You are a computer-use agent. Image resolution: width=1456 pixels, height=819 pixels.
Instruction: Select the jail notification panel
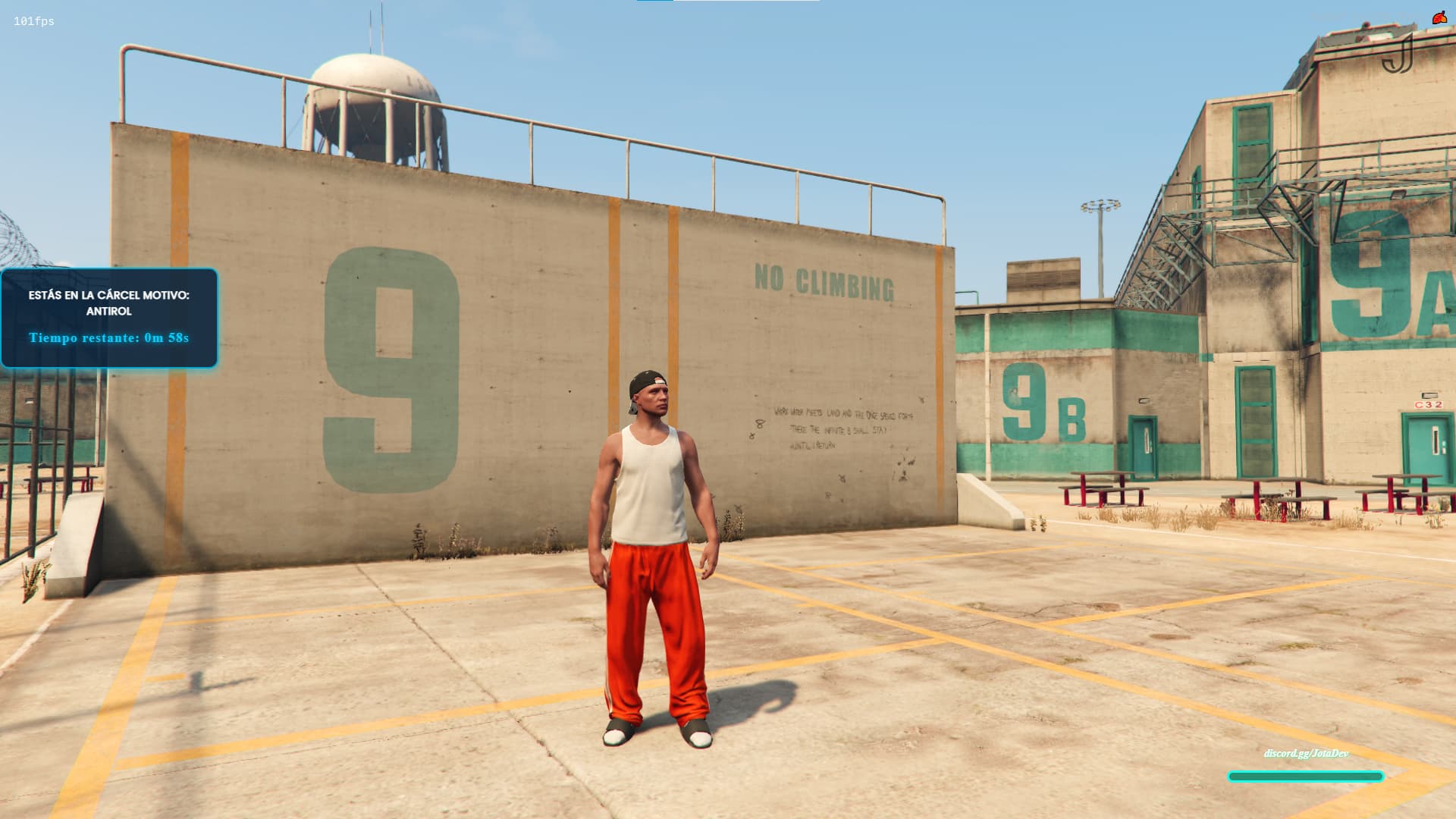(x=110, y=317)
